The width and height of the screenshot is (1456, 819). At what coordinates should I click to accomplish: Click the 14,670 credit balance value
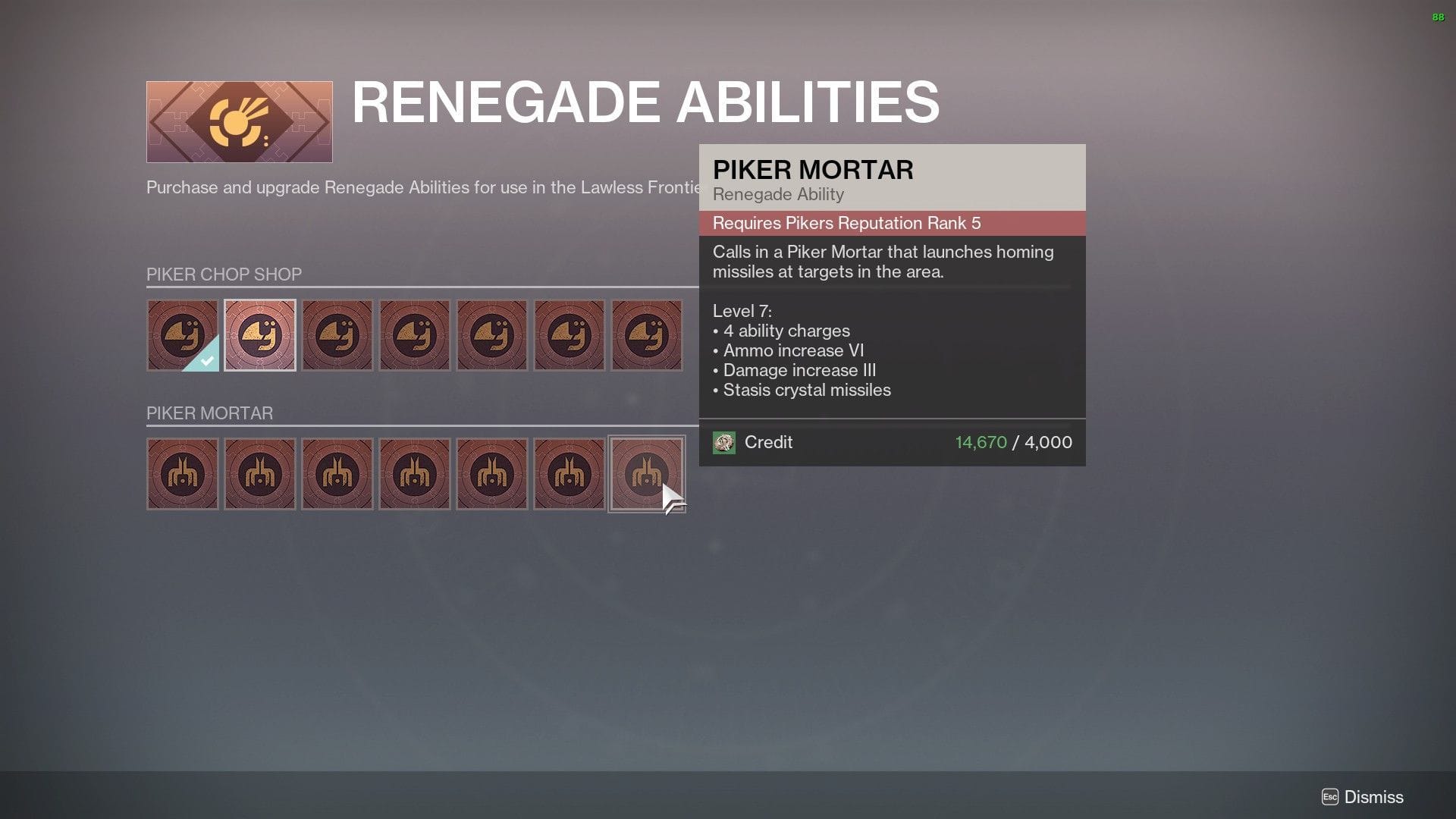point(981,442)
